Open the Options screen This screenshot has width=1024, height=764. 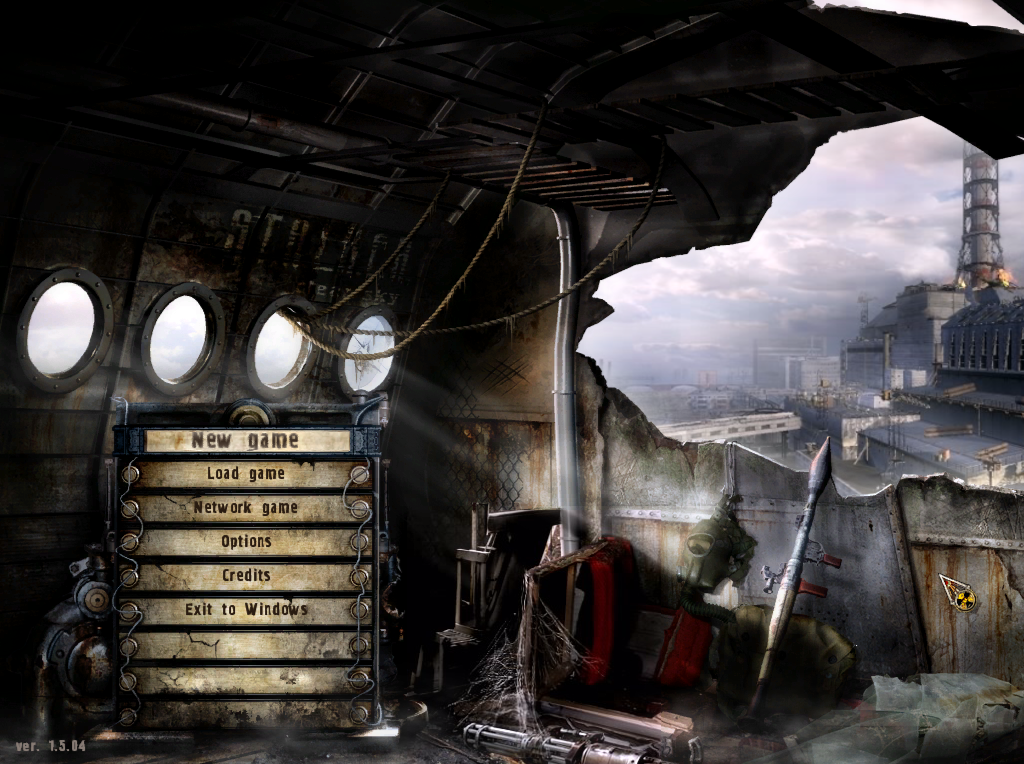point(246,542)
